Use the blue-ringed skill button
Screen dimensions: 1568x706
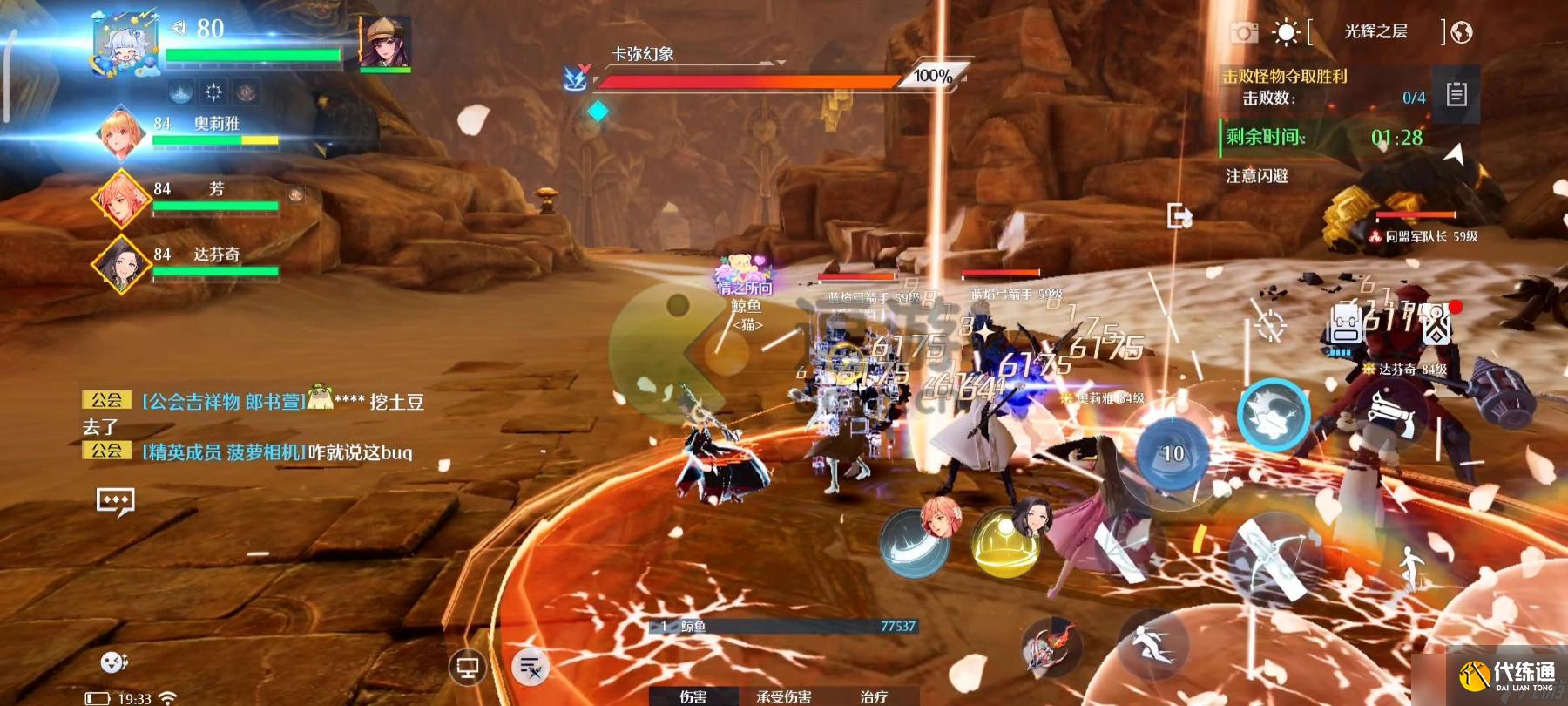(1273, 417)
